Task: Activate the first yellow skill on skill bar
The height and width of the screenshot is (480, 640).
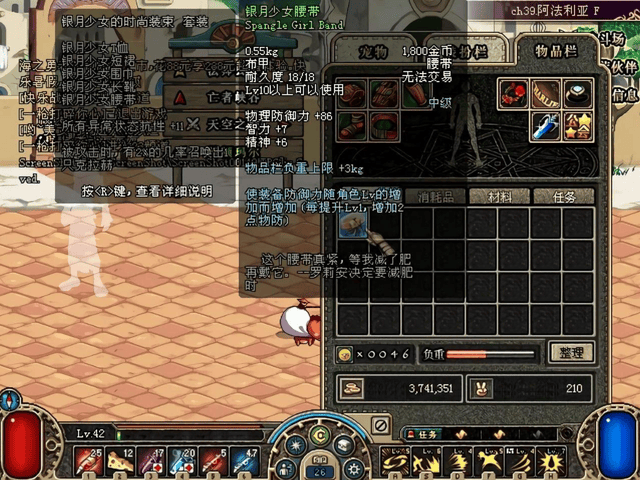Action: (x=397, y=460)
